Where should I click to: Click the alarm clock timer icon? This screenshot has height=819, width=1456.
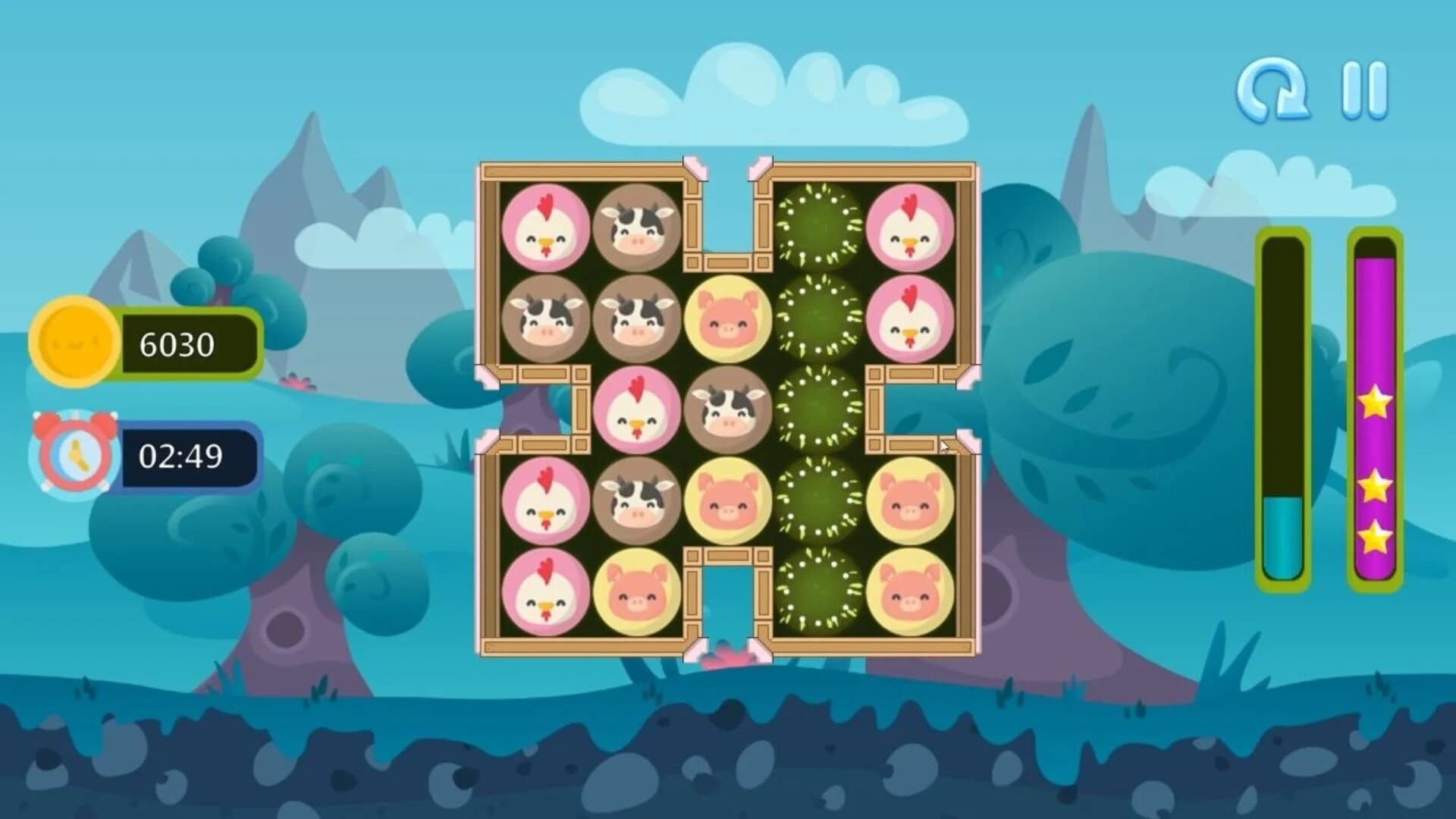74,451
